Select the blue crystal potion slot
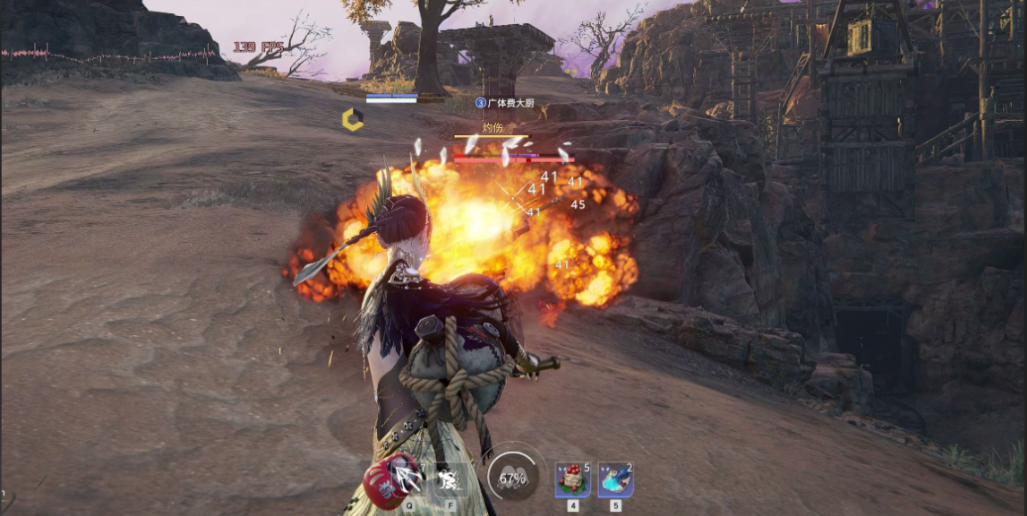Image resolution: width=1027 pixels, height=516 pixels. (x=615, y=480)
